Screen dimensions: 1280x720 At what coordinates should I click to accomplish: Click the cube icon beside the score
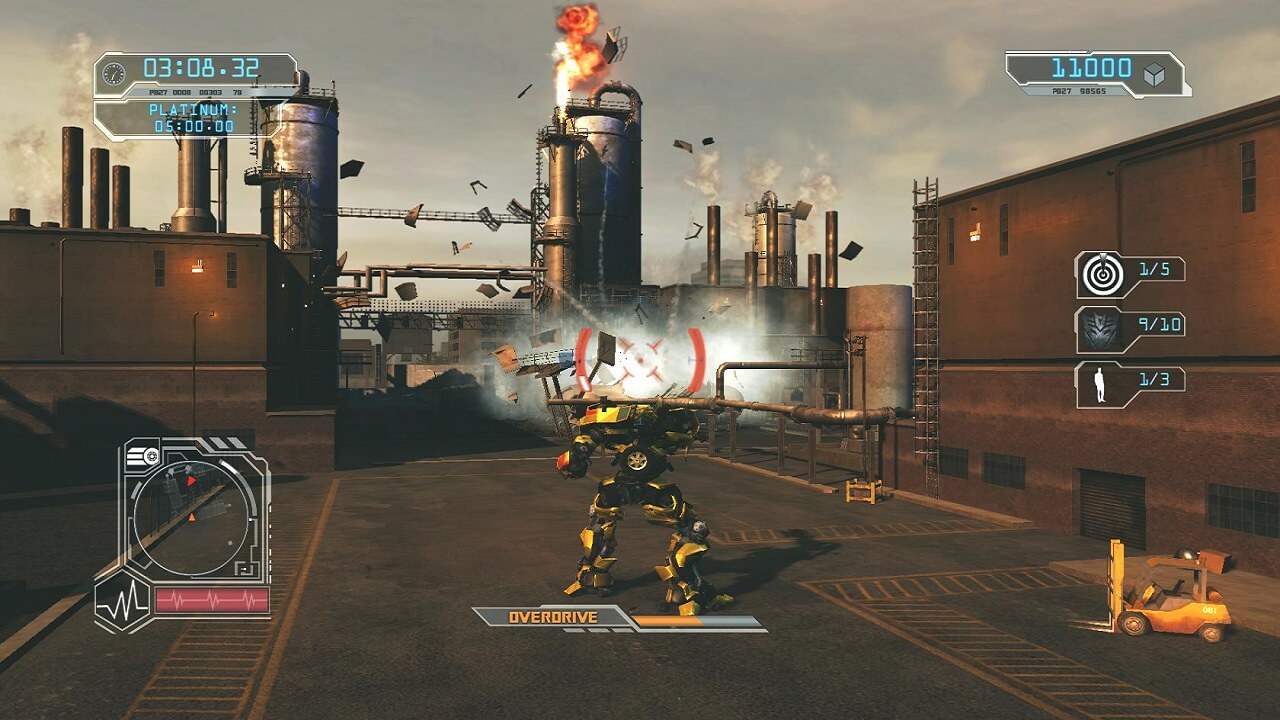(x=1155, y=73)
